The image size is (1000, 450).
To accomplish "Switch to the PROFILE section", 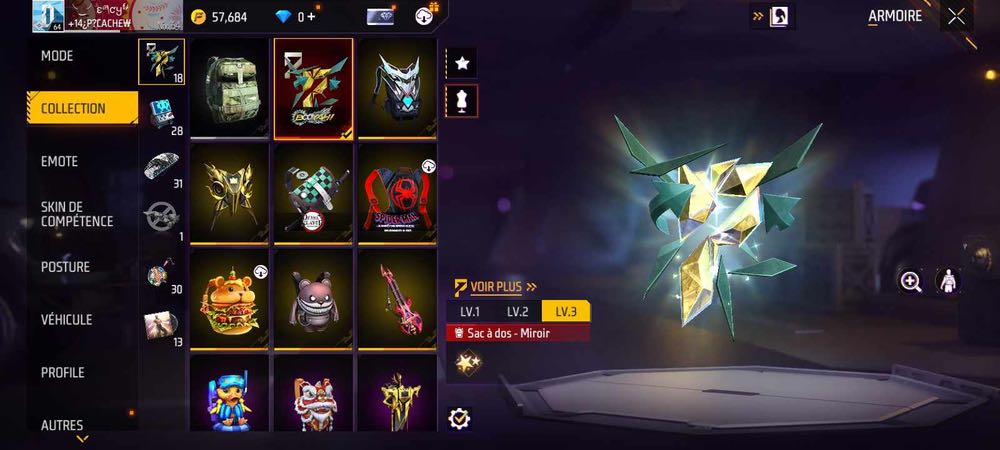I will pos(62,373).
